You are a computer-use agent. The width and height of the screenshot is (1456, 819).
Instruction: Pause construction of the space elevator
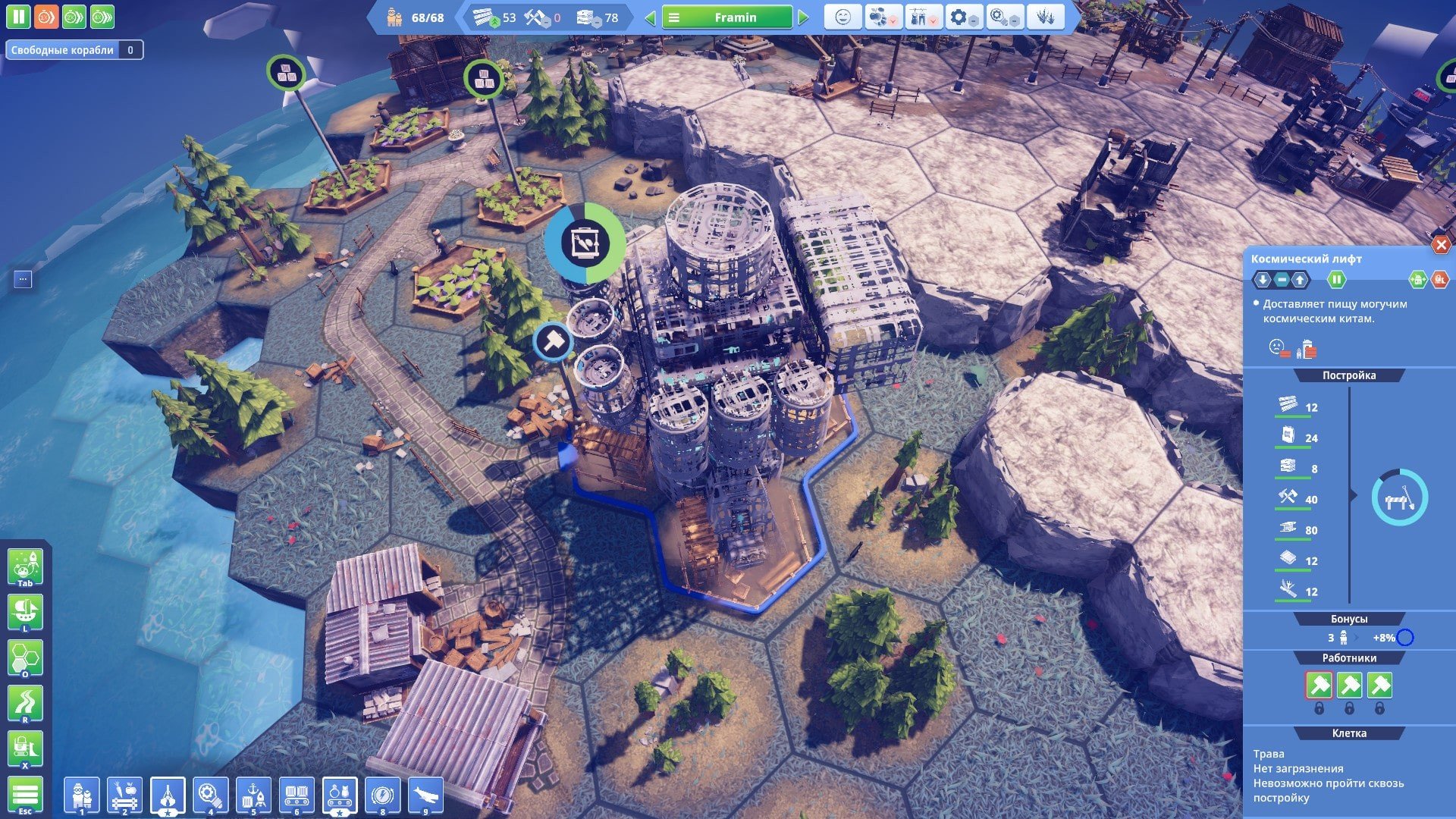(x=1336, y=280)
